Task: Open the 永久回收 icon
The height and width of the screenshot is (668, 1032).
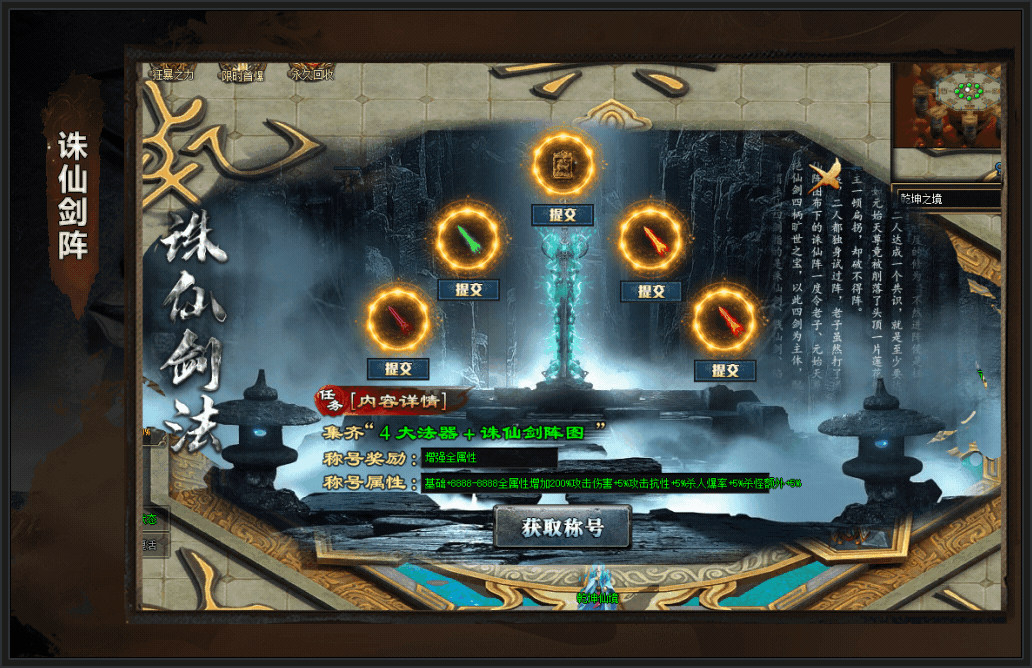Action: [311, 73]
